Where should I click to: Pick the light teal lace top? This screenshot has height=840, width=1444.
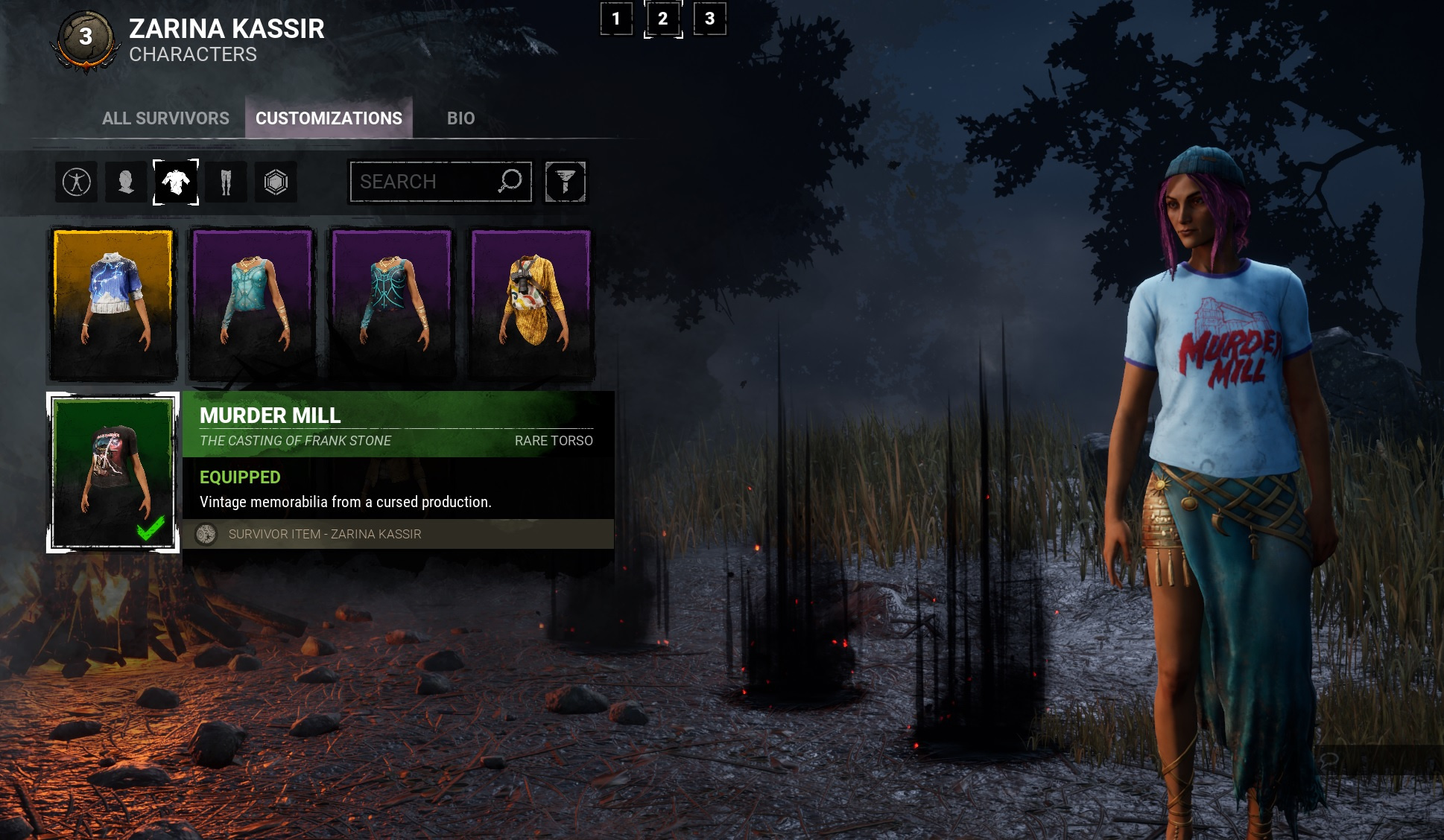click(253, 304)
